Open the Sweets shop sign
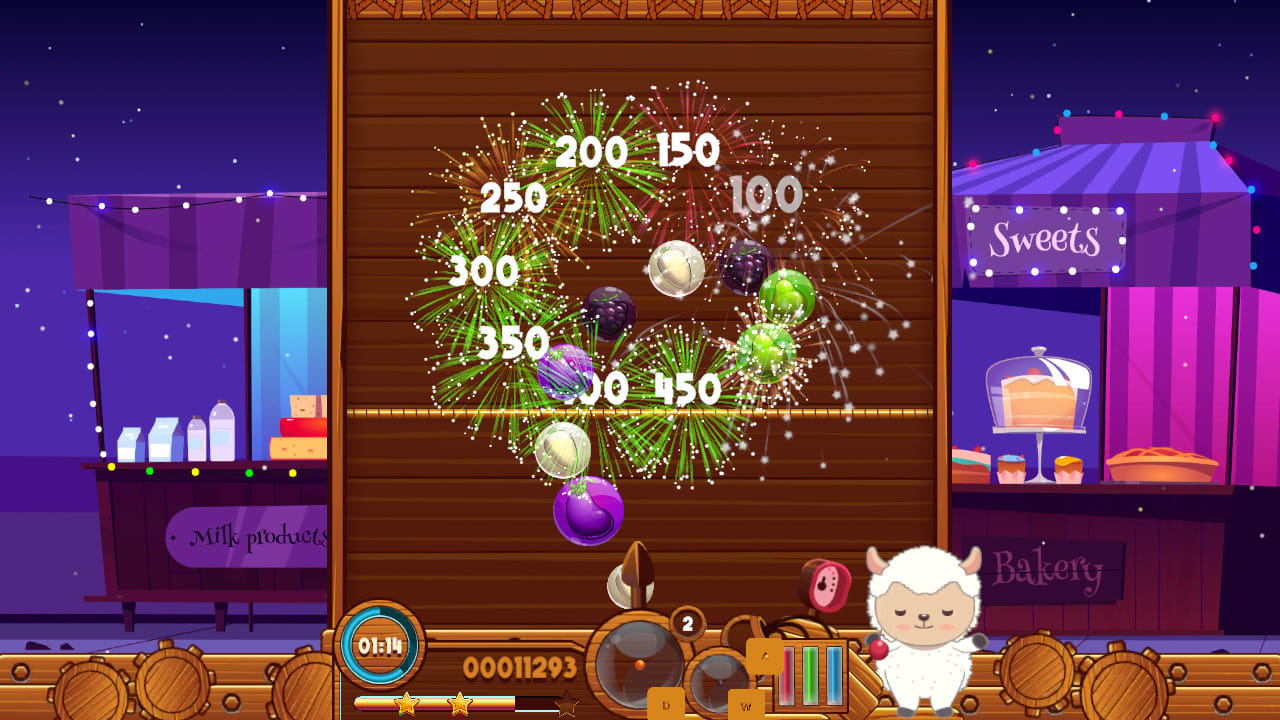 click(1045, 237)
